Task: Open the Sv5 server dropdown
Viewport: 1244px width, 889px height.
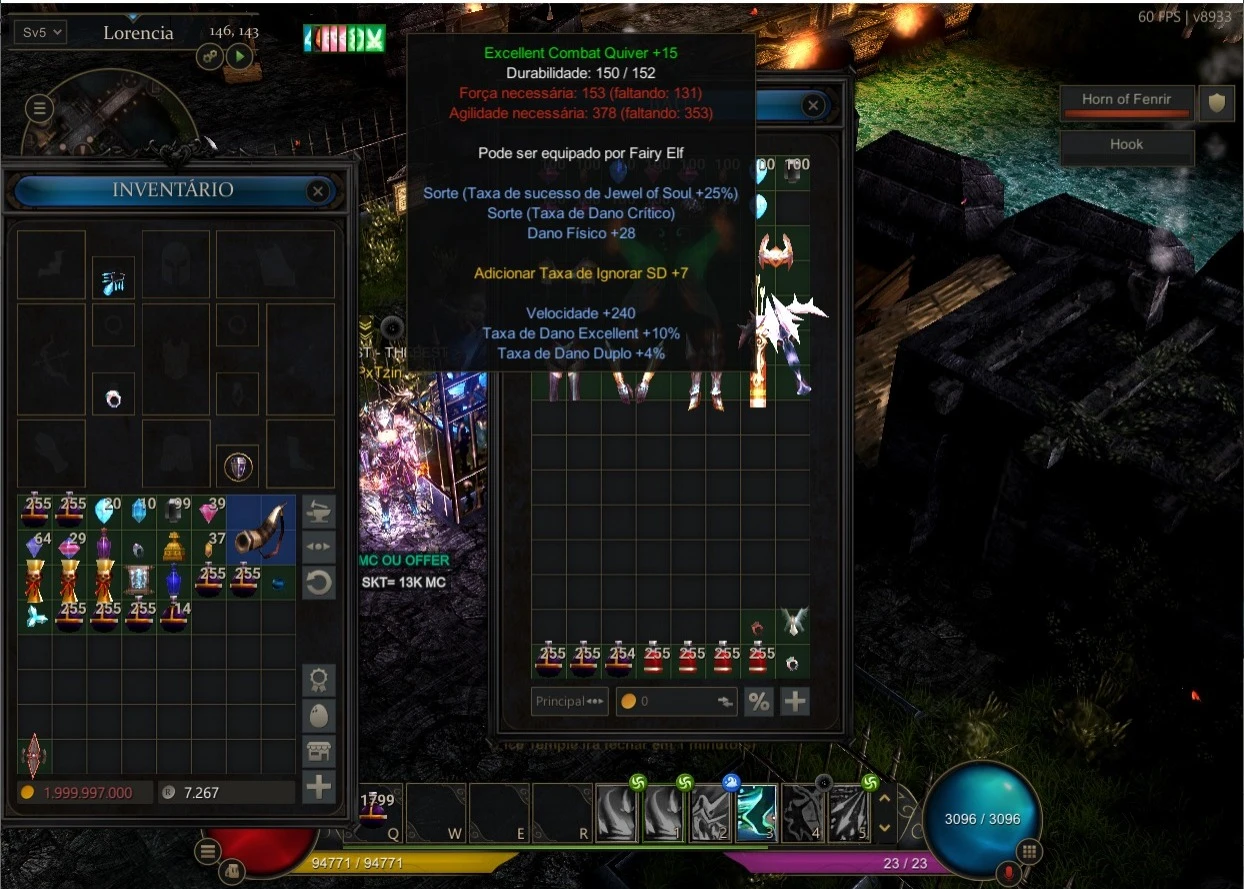Action: pyautogui.click(x=40, y=32)
